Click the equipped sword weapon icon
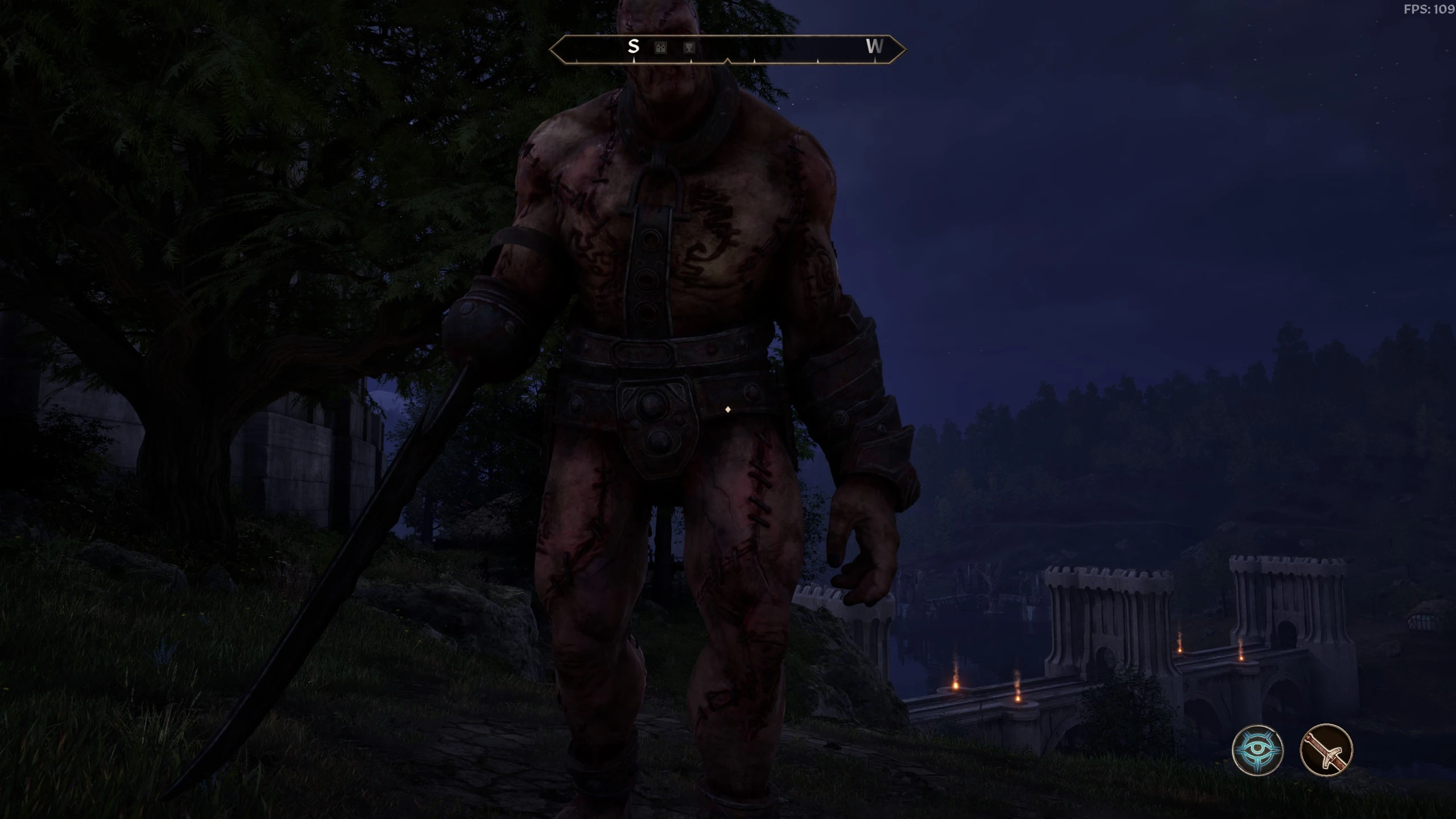The width and height of the screenshot is (1456, 819). (1326, 750)
